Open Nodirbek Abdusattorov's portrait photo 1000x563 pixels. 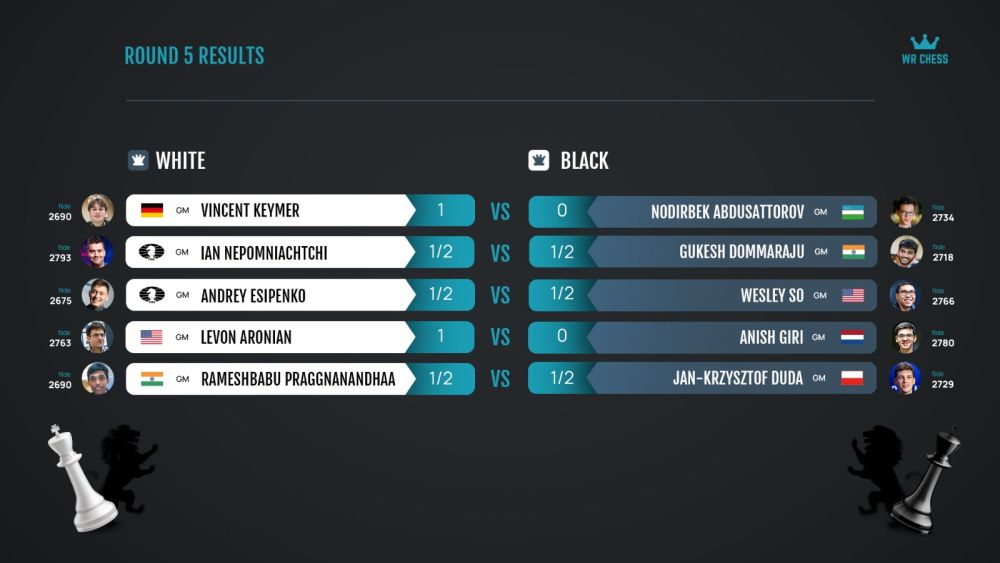pyautogui.click(x=905, y=212)
